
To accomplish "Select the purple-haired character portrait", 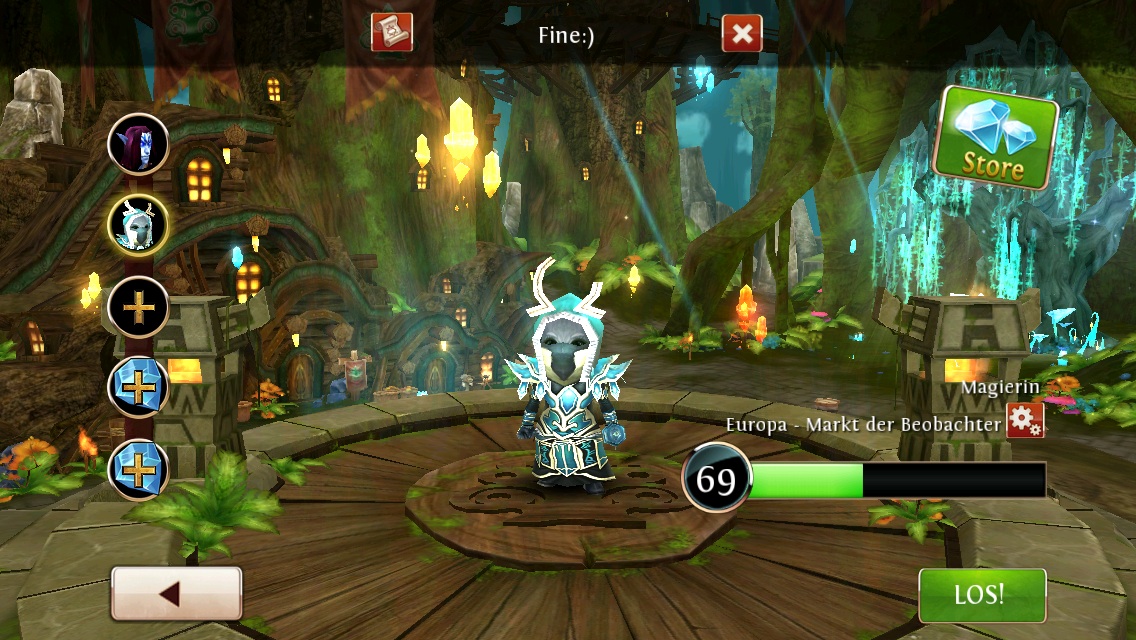I will [x=138, y=144].
